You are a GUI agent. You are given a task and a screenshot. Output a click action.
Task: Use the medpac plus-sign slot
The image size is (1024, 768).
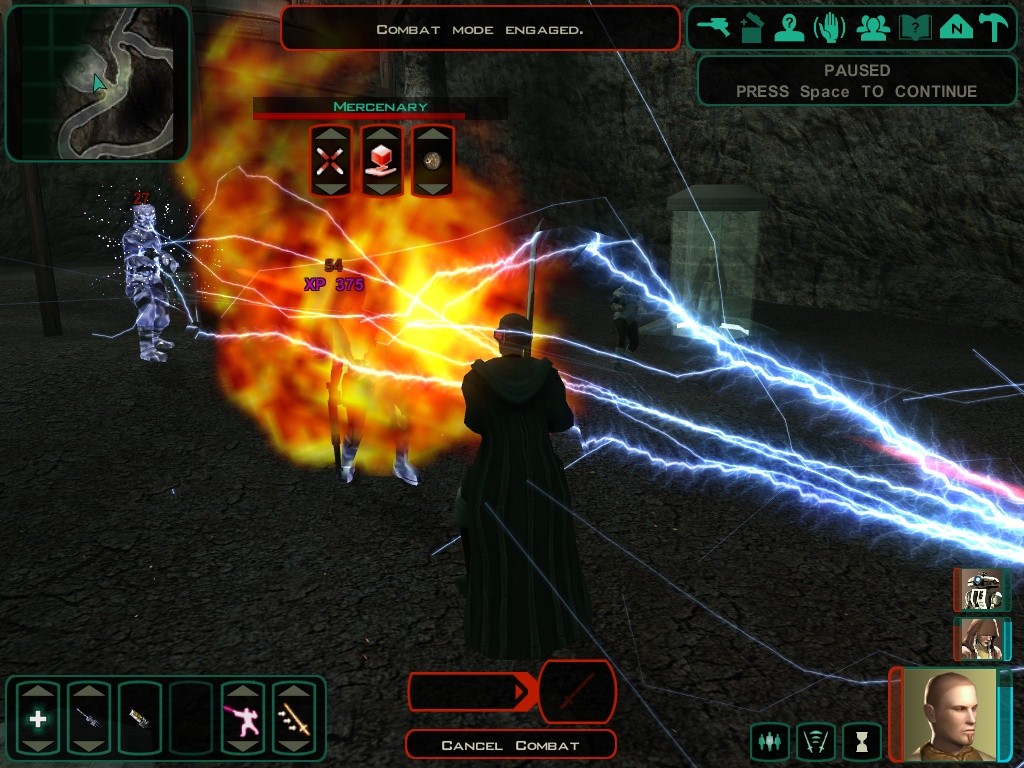tap(38, 718)
